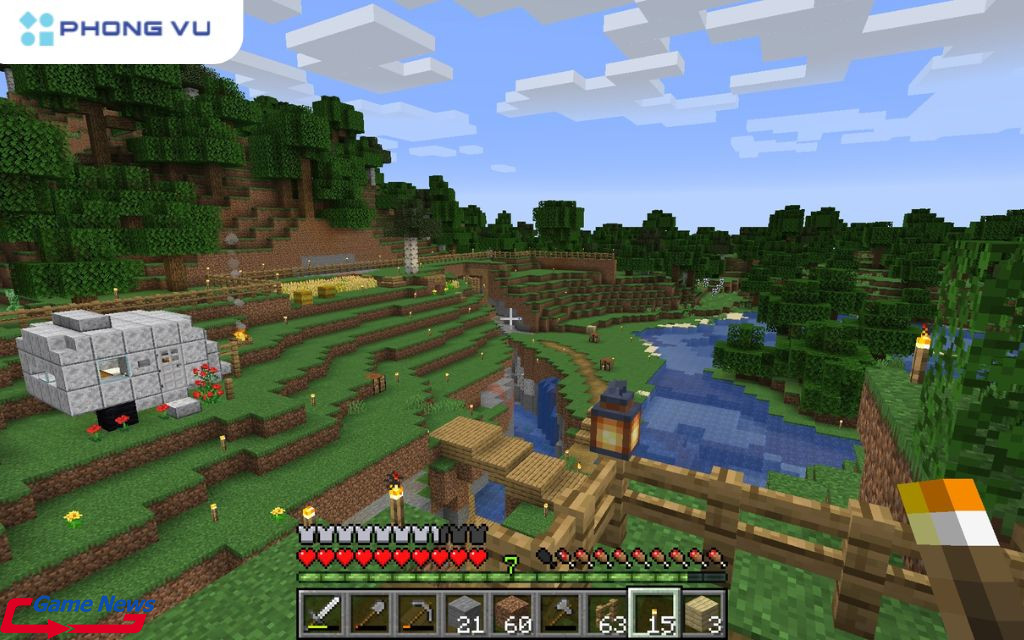This screenshot has height=640, width=1024.
Task: Click the torch stack of 15
Action: click(x=654, y=611)
